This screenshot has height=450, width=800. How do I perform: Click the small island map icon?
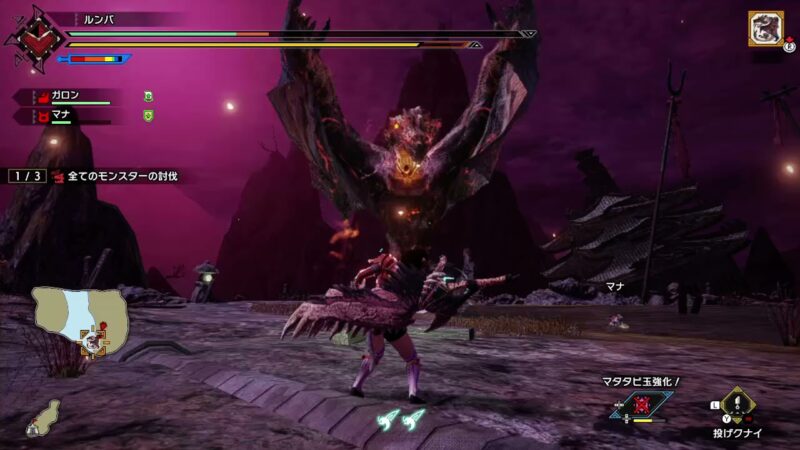coord(42,417)
